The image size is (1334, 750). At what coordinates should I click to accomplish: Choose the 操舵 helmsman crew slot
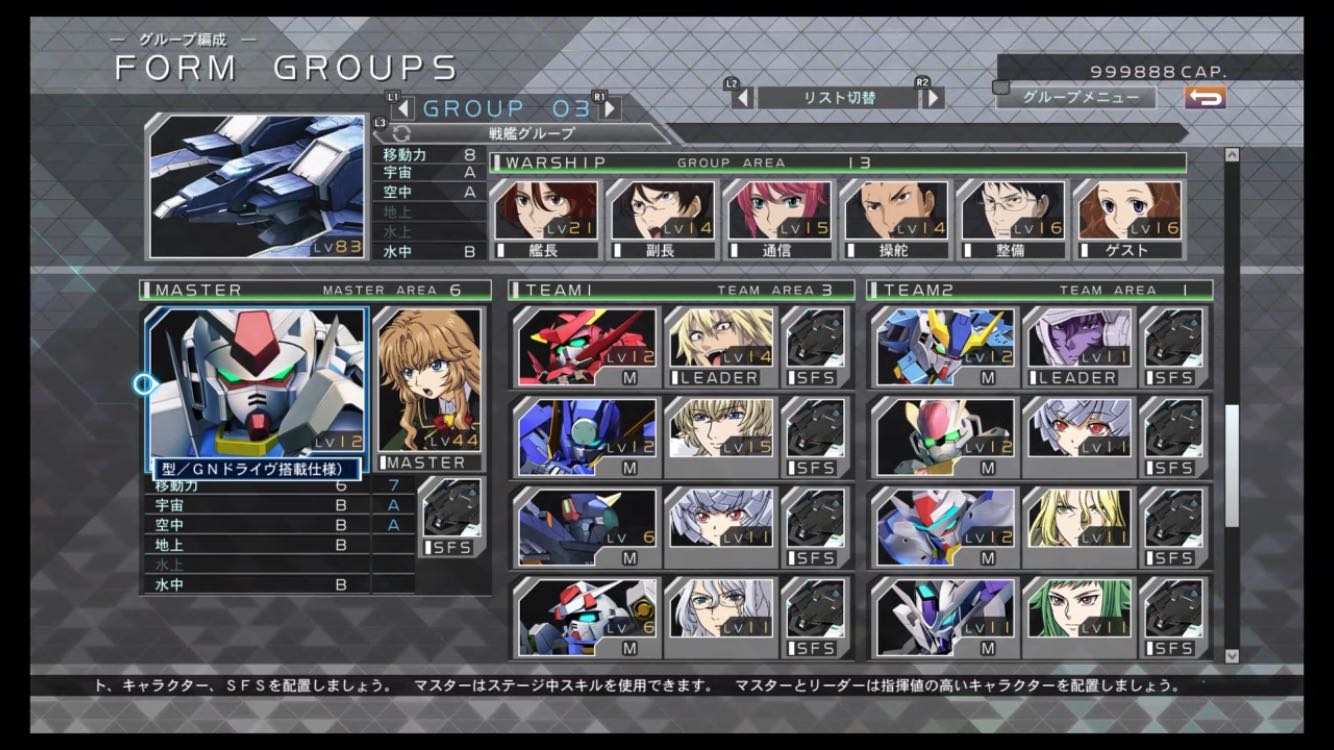click(x=895, y=218)
